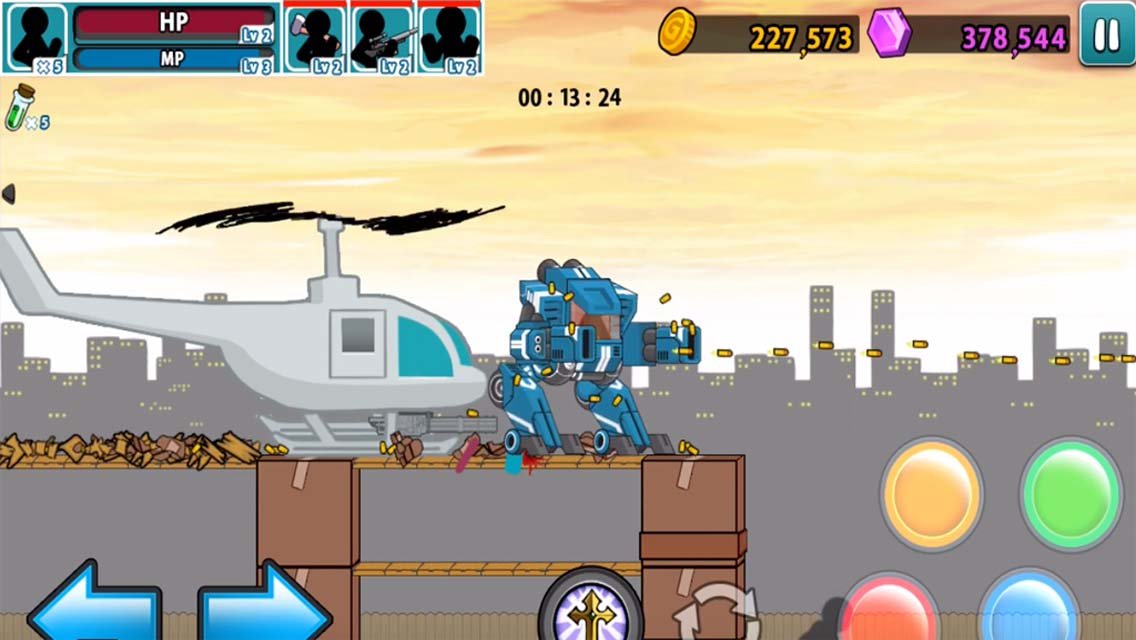The height and width of the screenshot is (640, 1136).
Task: Move right with the right arrow
Action: [264, 606]
